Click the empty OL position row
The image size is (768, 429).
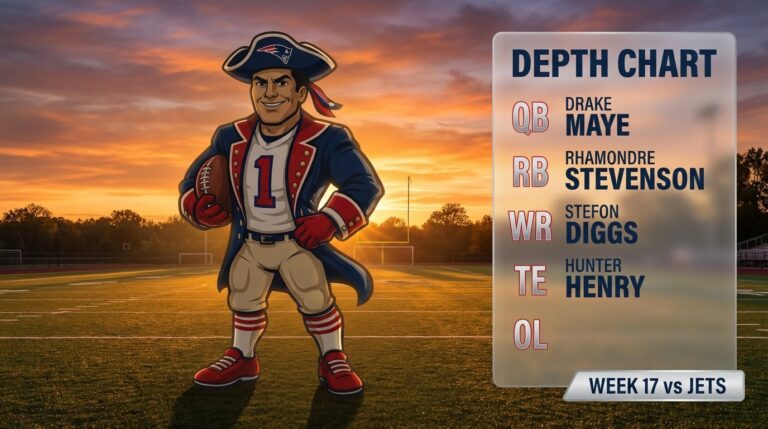612,333
